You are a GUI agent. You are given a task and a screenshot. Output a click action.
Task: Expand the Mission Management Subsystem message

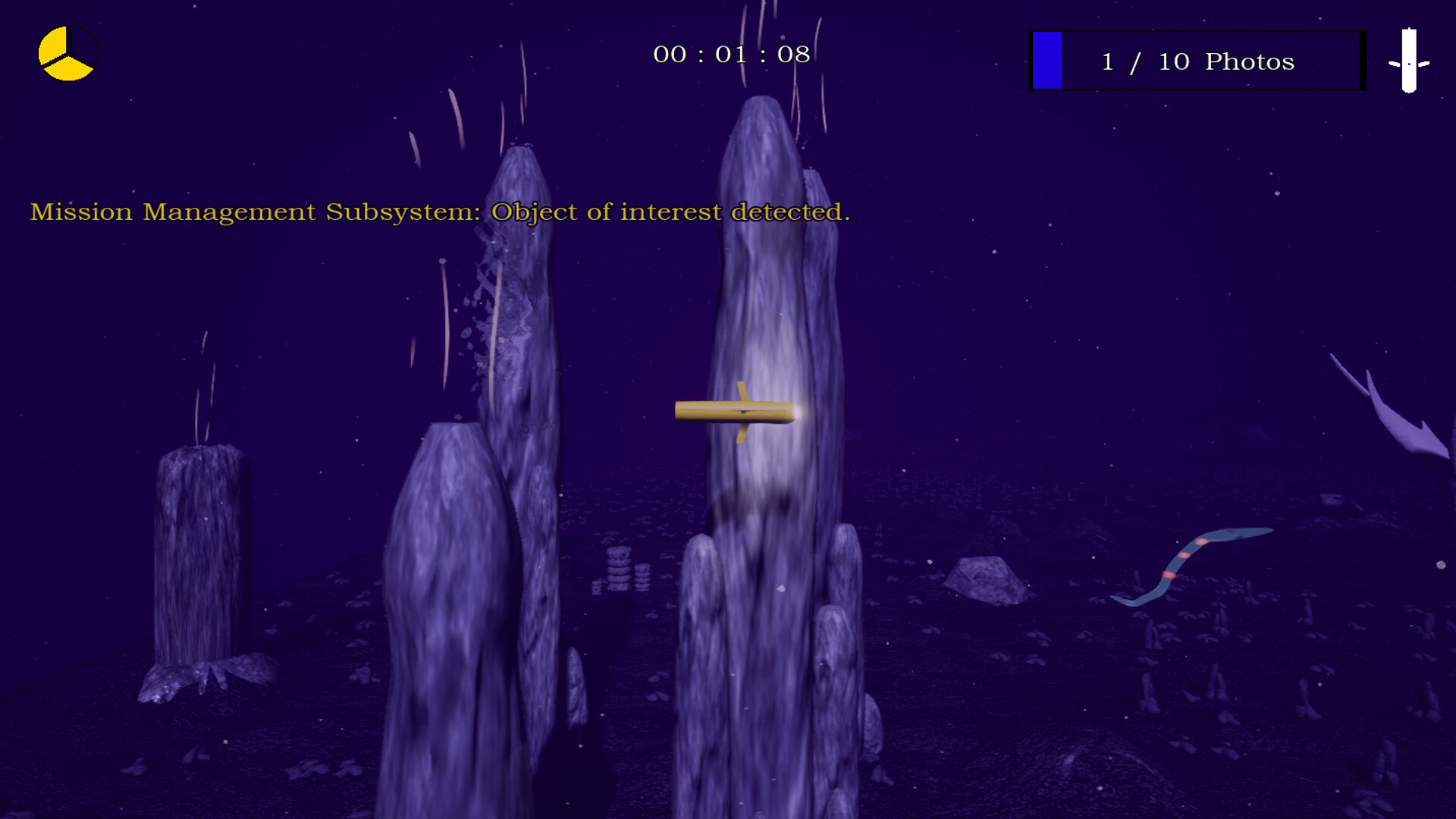point(440,212)
